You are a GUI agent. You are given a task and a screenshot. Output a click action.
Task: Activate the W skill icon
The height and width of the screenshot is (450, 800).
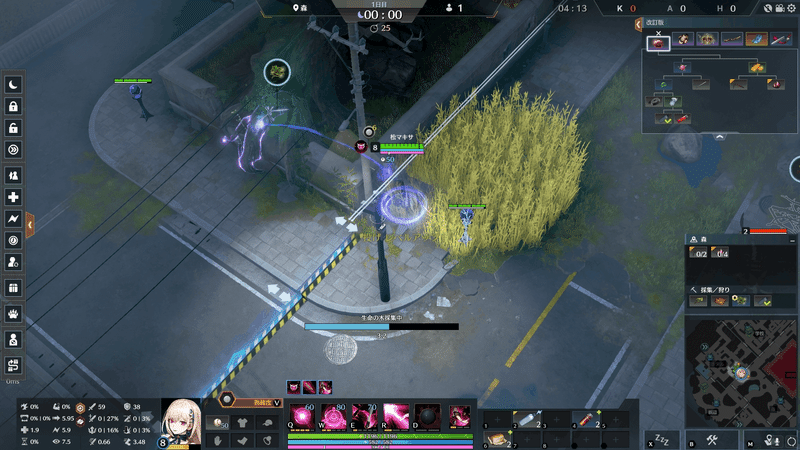332,416
